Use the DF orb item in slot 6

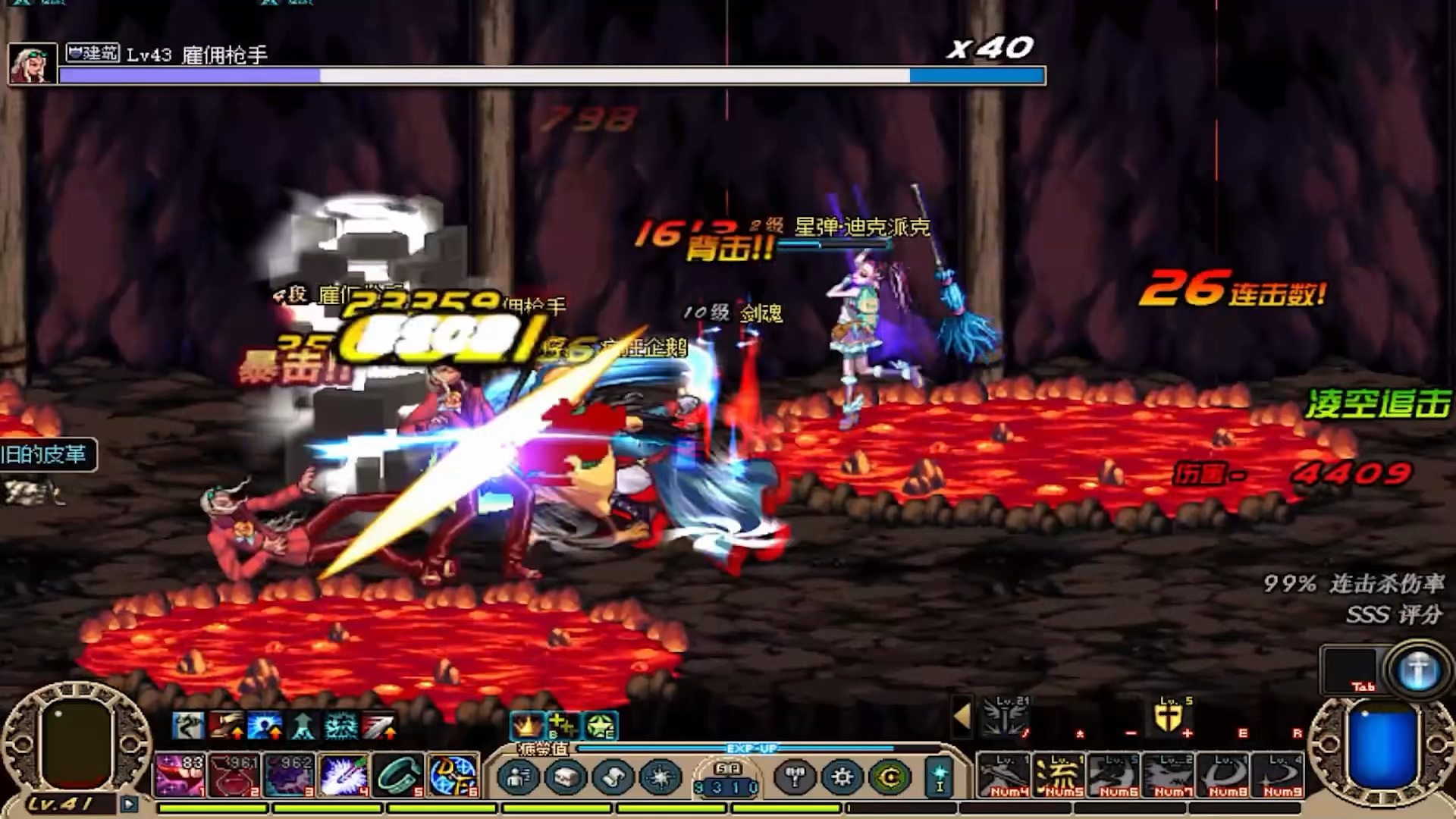click(x=453, y=775)
